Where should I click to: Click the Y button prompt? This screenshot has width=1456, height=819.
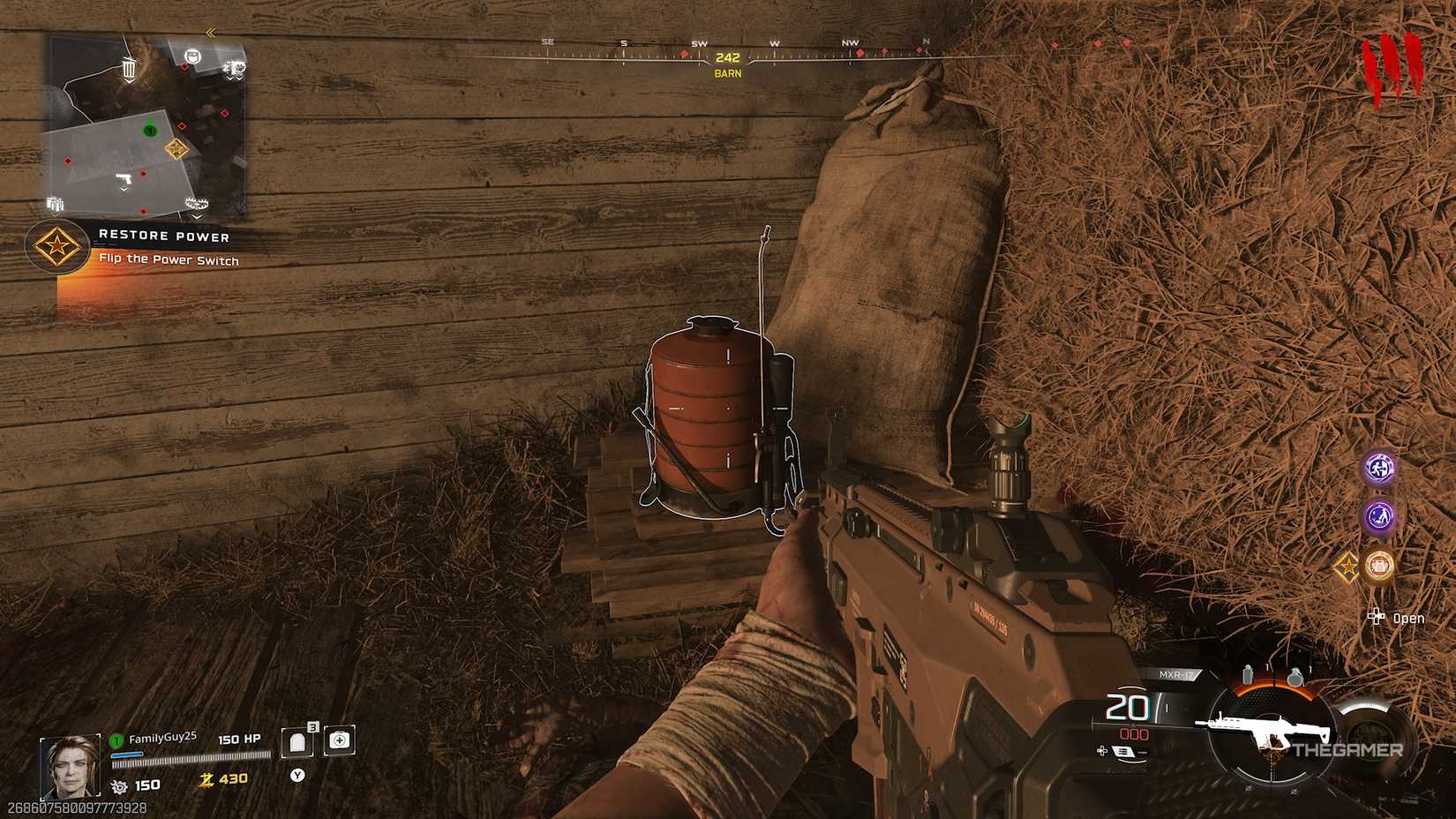pos(297,774)
